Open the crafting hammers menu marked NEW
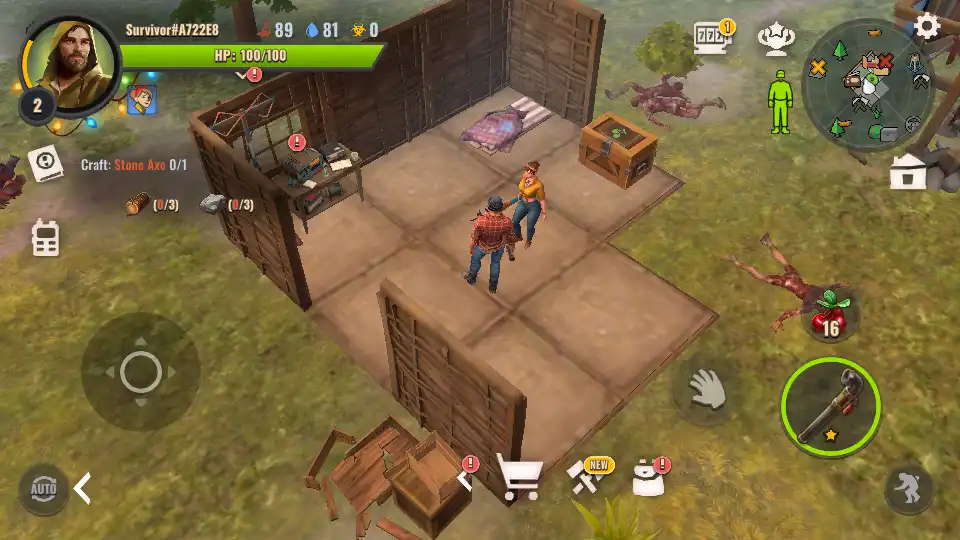Screen dimensions: 960x540 pyautogui.click(x=587, y=478)
